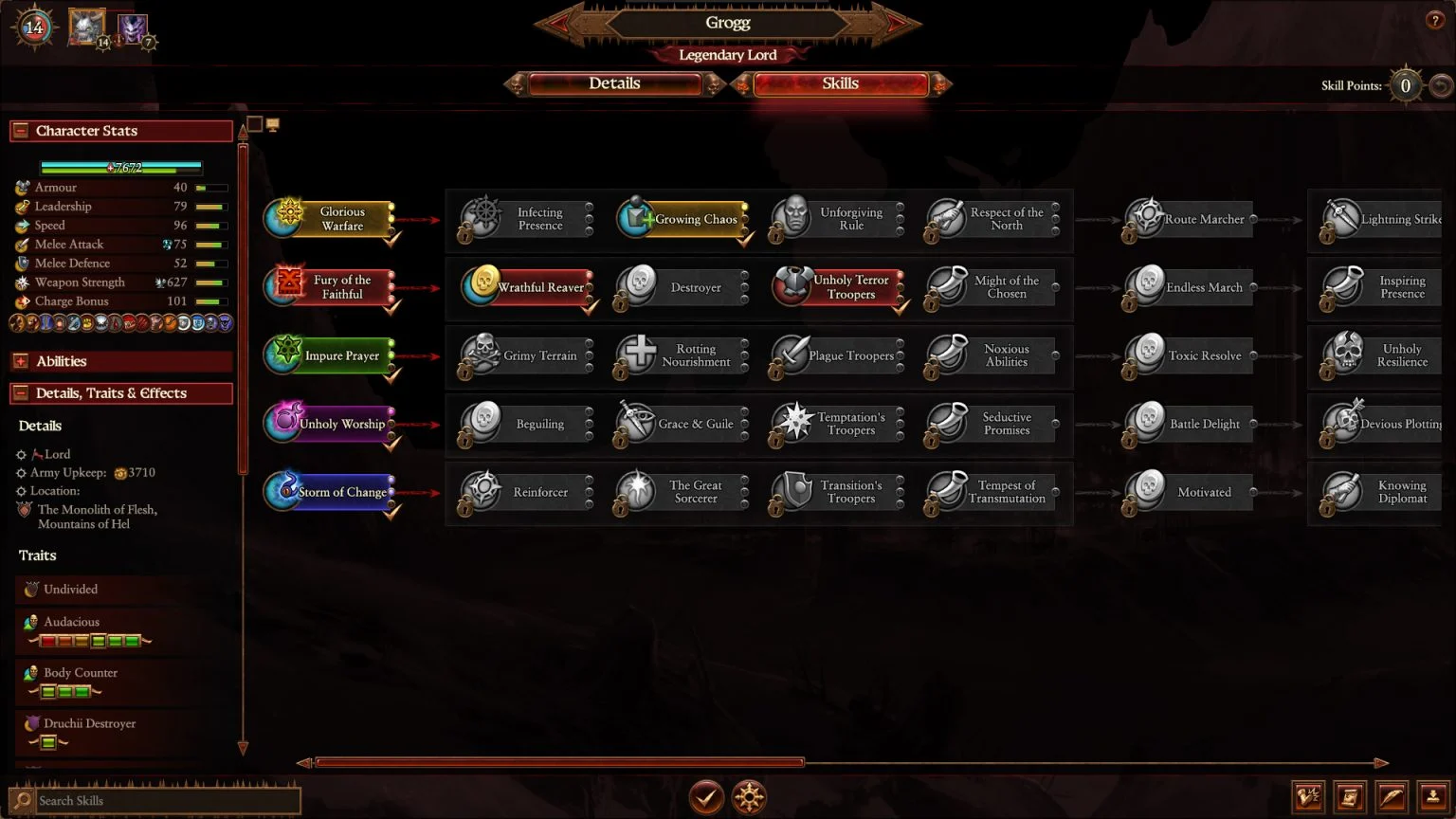Select the Storm of Change skill icon
Viewport: 1456px width, 819px height.
[x=282, y=491]
